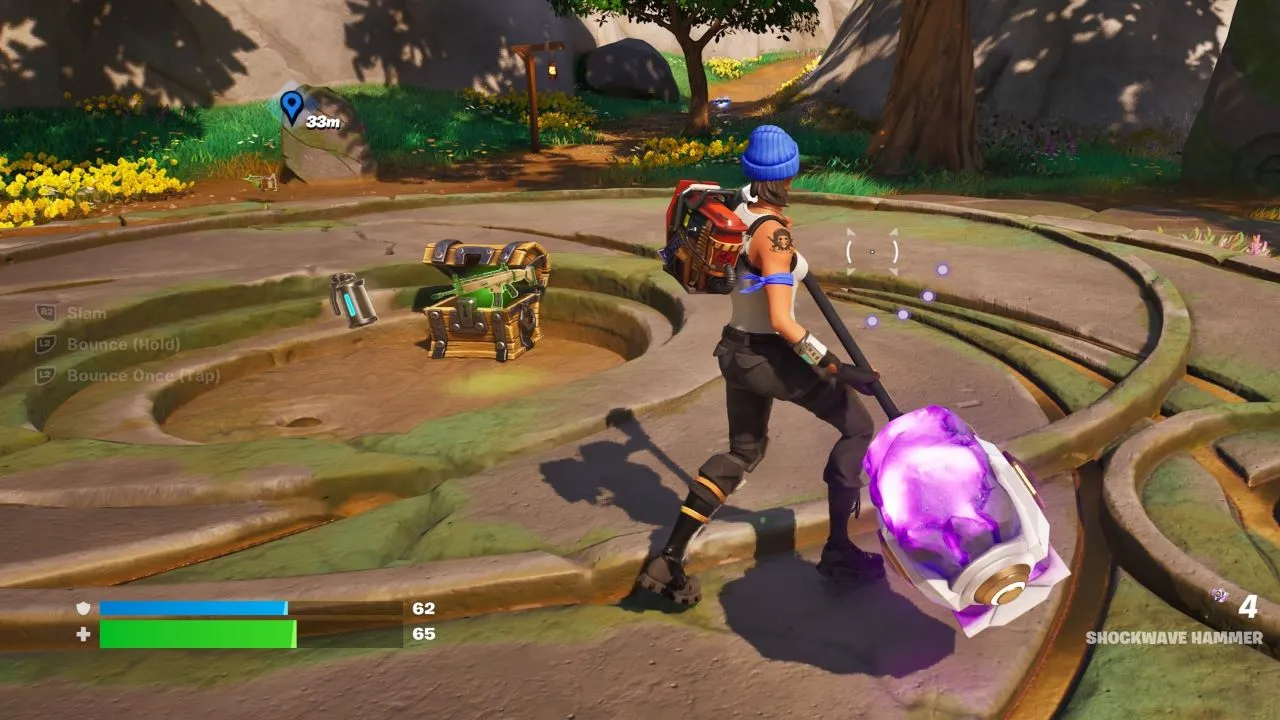The height and width of the screenshot is (720, 1280).
Task: Click the crosshair reticle at screen center
Action: [x=872, y=252]
